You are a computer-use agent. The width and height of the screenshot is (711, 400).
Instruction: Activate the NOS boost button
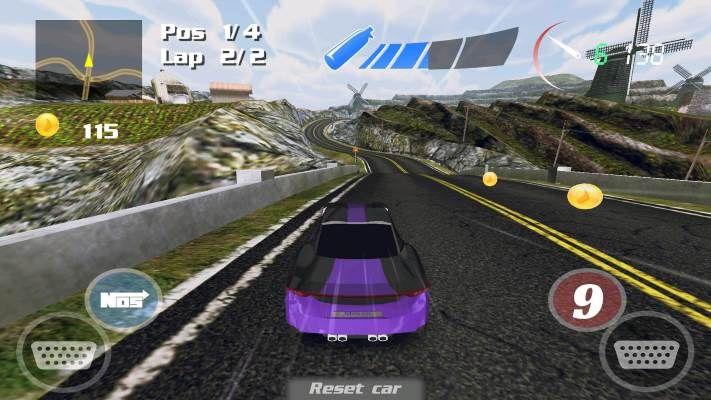pos(123,299)
